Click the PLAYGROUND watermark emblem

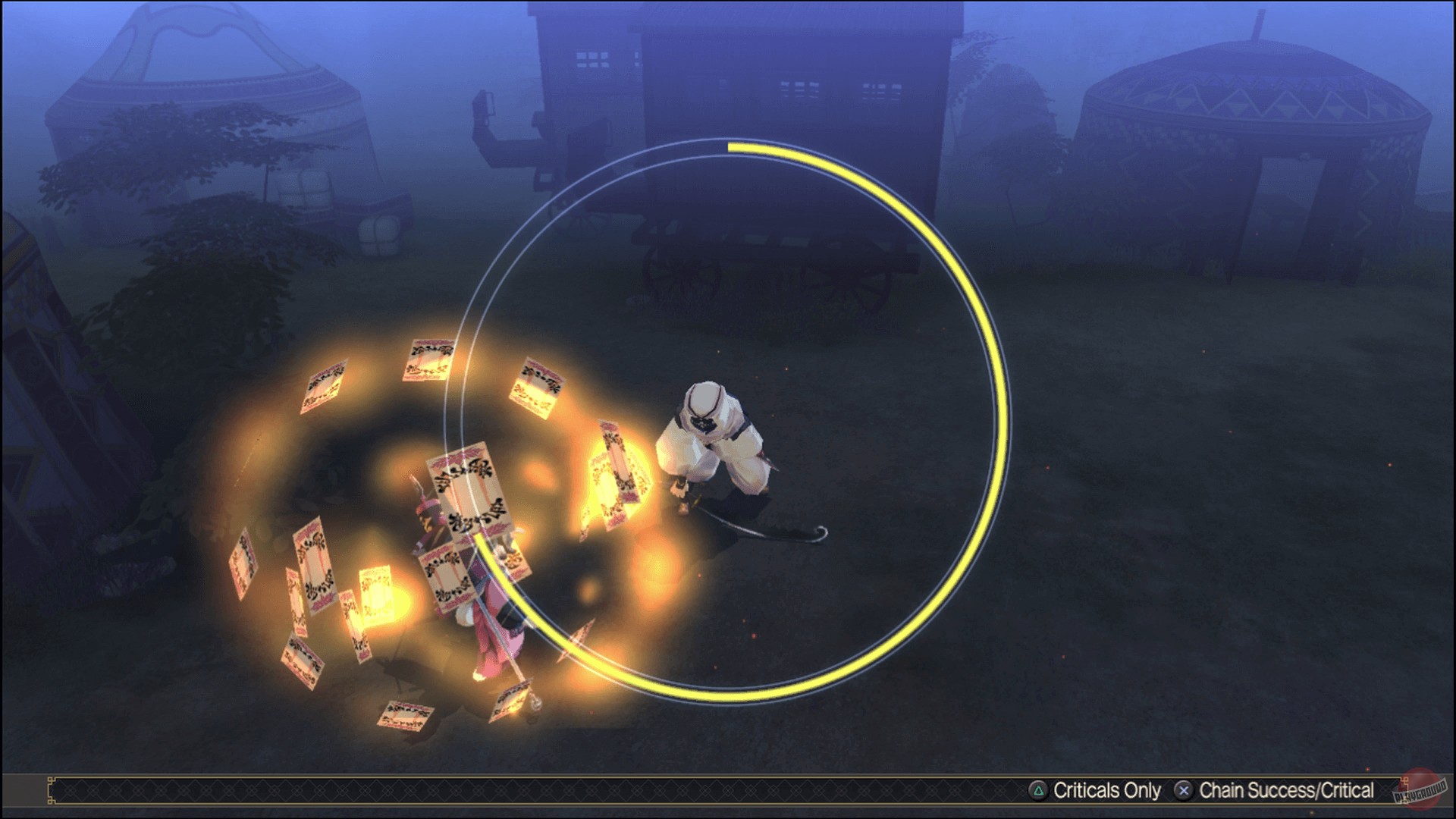[x=1420, y=793]
